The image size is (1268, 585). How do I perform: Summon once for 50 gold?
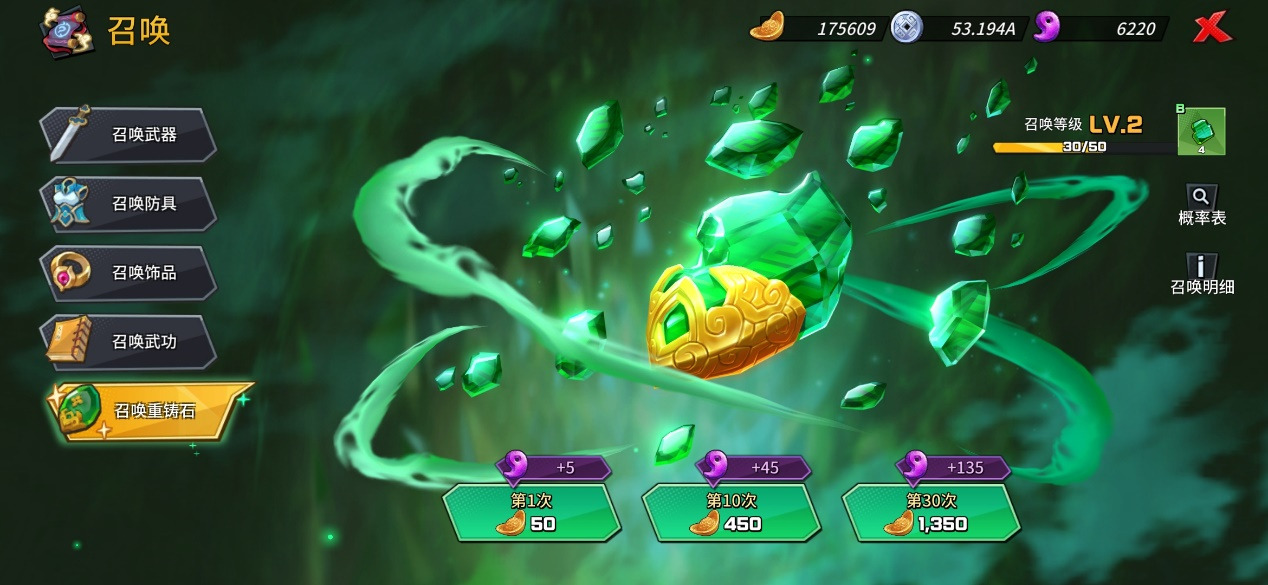point(530,512)
